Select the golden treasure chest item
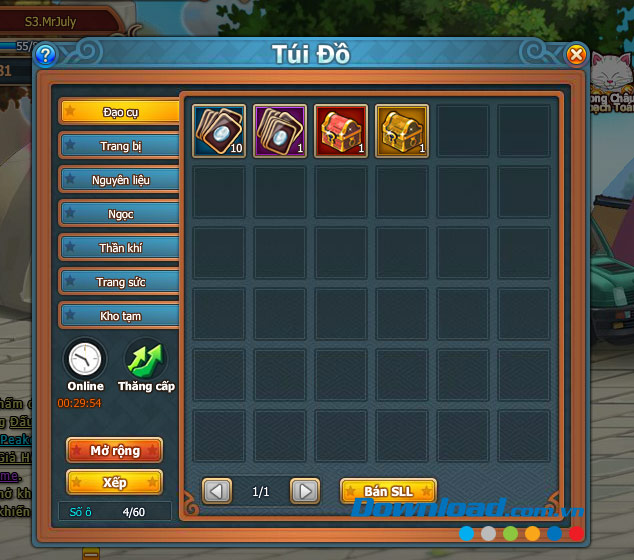634x560 pixels. (x=402, y=131)
